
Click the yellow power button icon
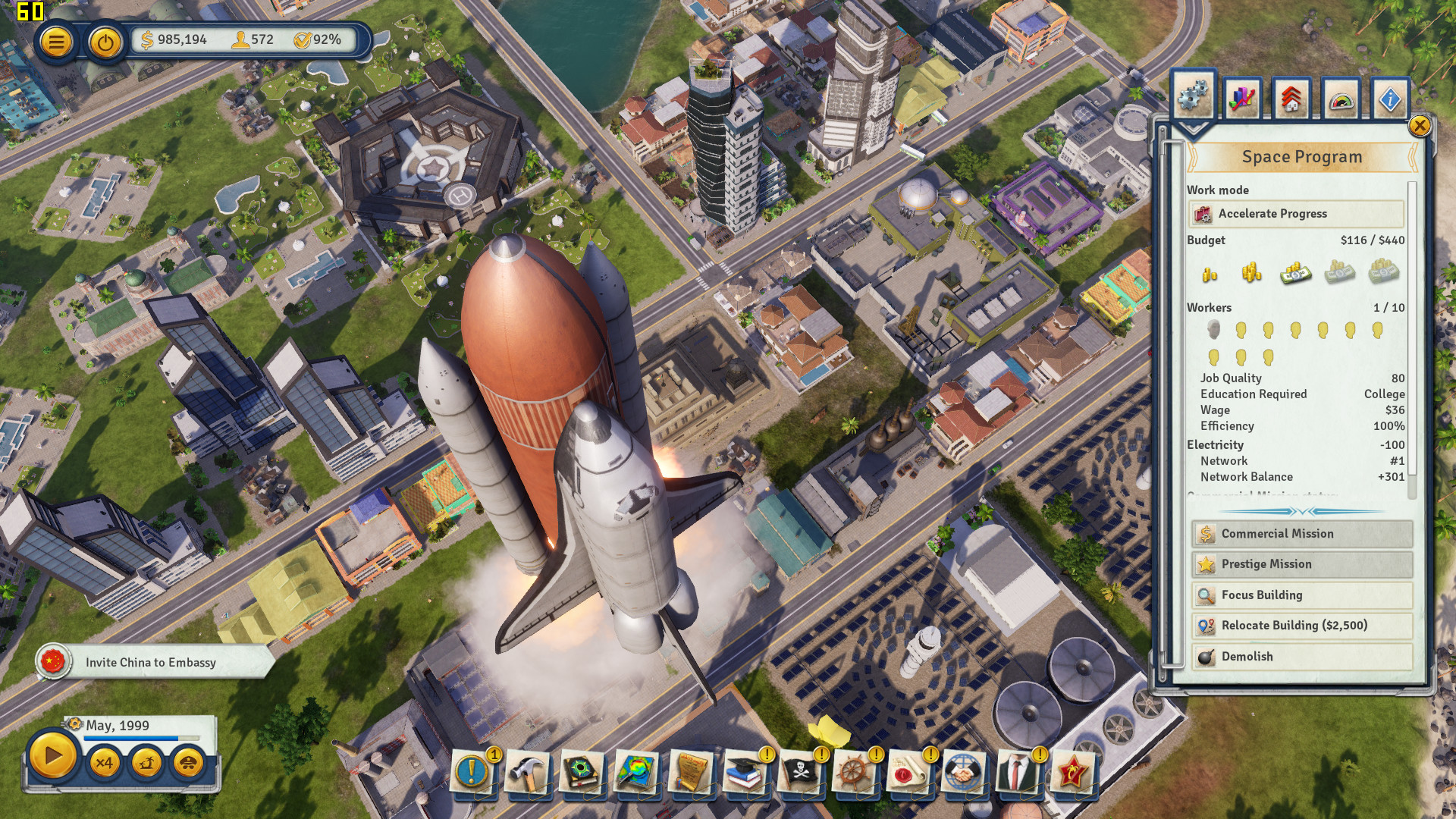pos(105,42)
